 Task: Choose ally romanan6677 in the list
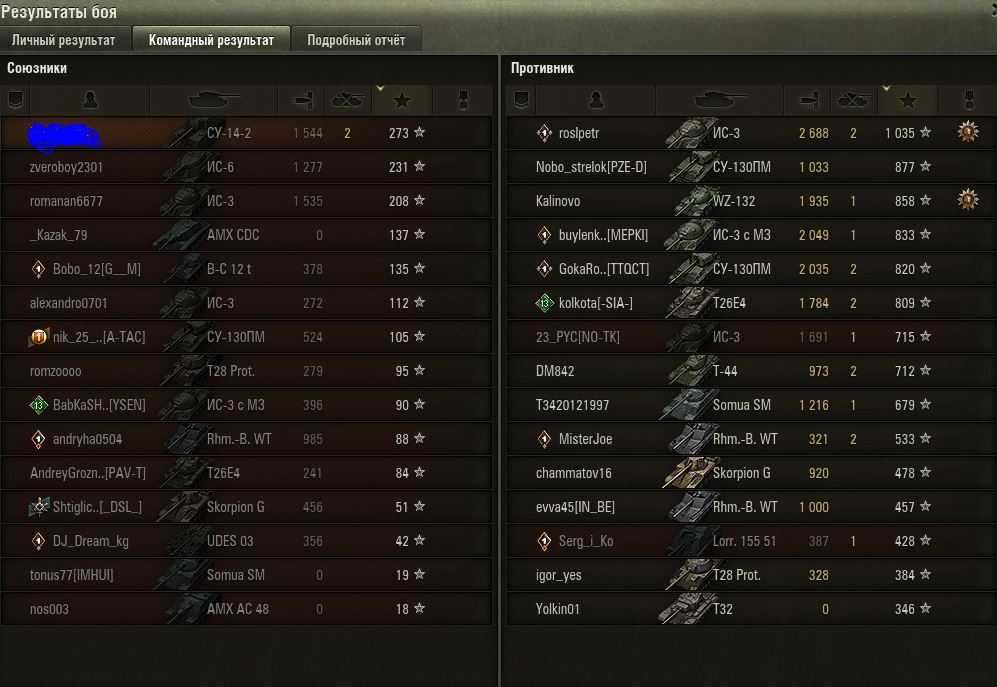(x=67, y=201)
